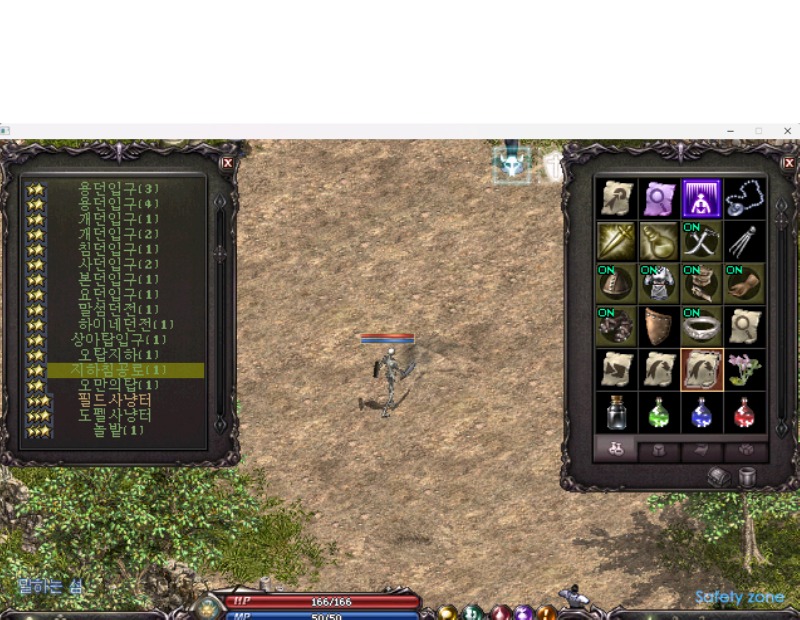
Task: Open the potions tab in inventory
Action: pos(616,450)
